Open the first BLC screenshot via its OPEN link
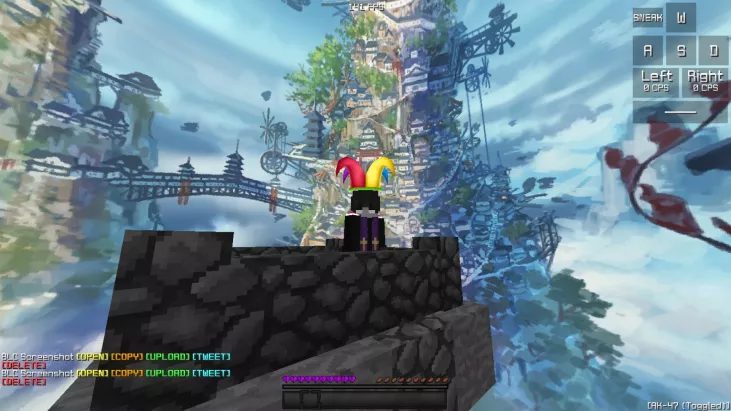Screen dimensions: 731x411 [92, 357]
